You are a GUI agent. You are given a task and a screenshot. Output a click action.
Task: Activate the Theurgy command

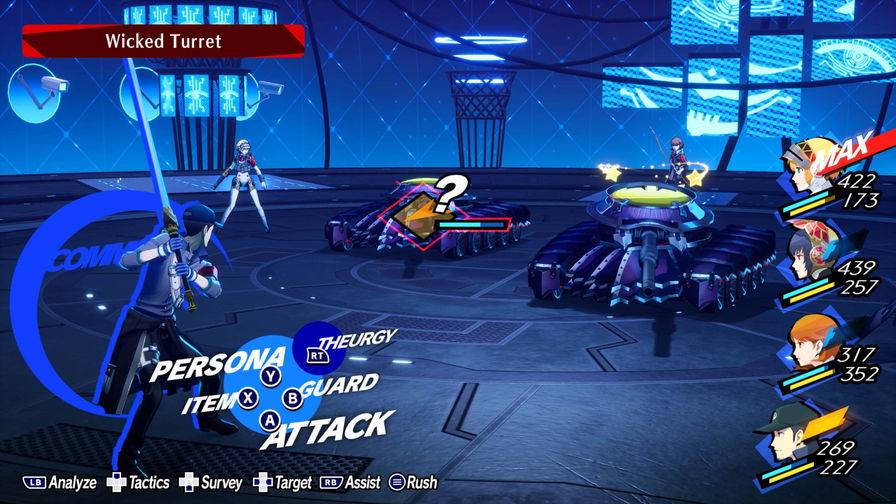tap(356, 339)
